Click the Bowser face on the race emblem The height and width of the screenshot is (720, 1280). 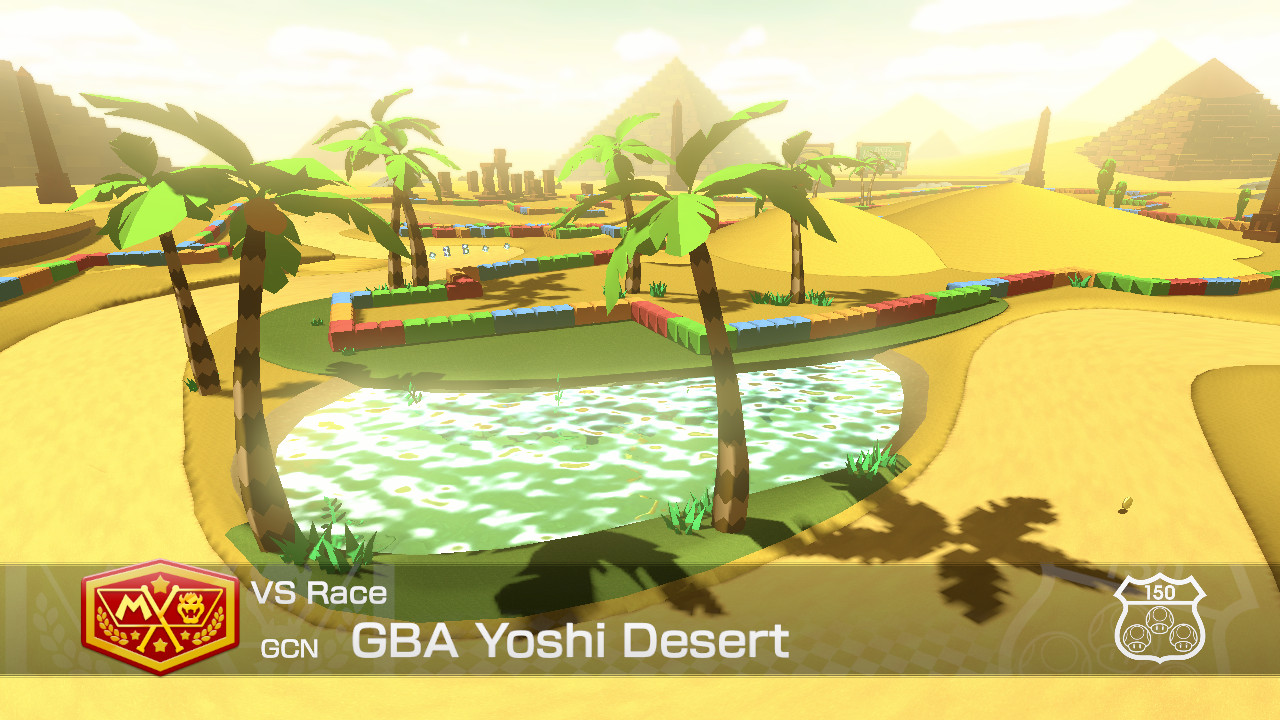click(190, 605)
